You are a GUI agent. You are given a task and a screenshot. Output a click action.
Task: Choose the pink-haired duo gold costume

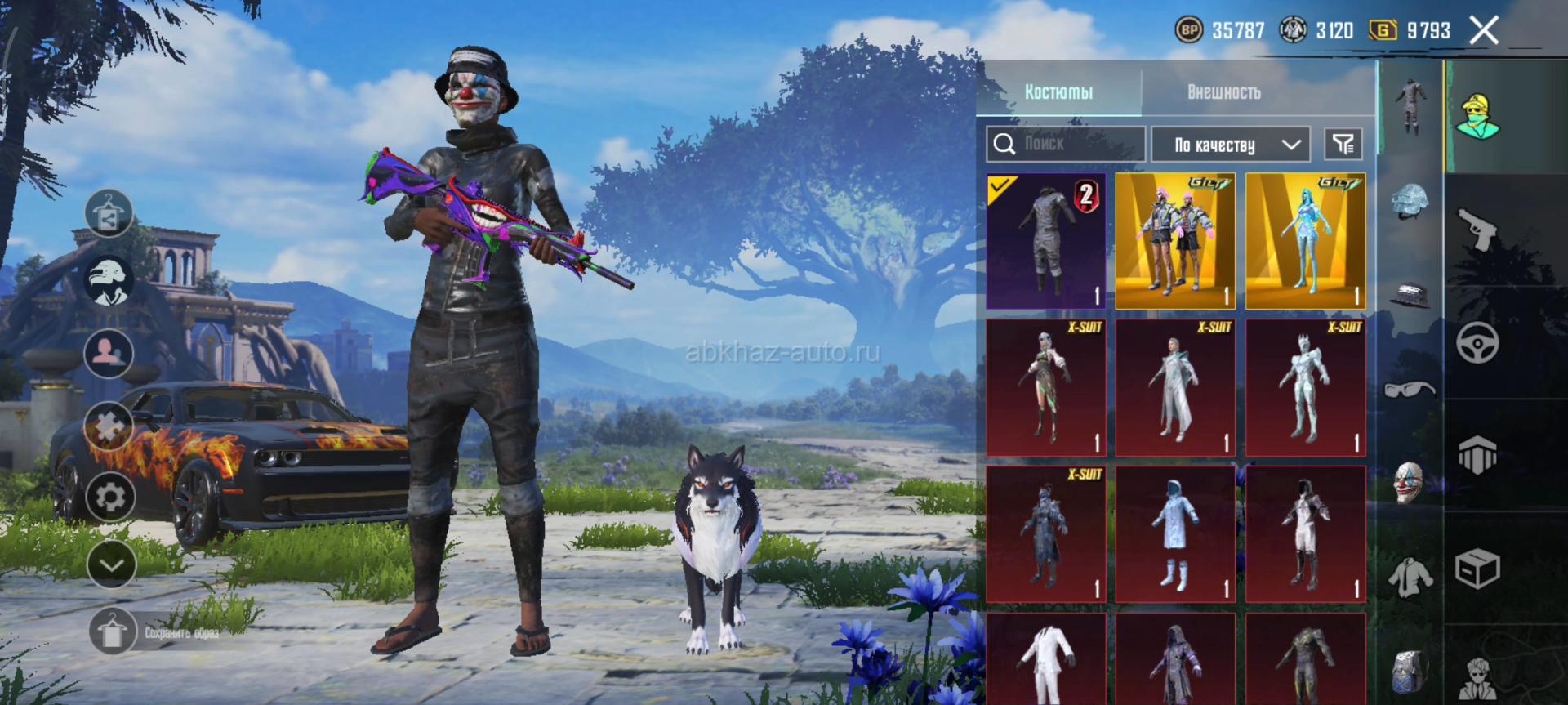coord(1175,241)
